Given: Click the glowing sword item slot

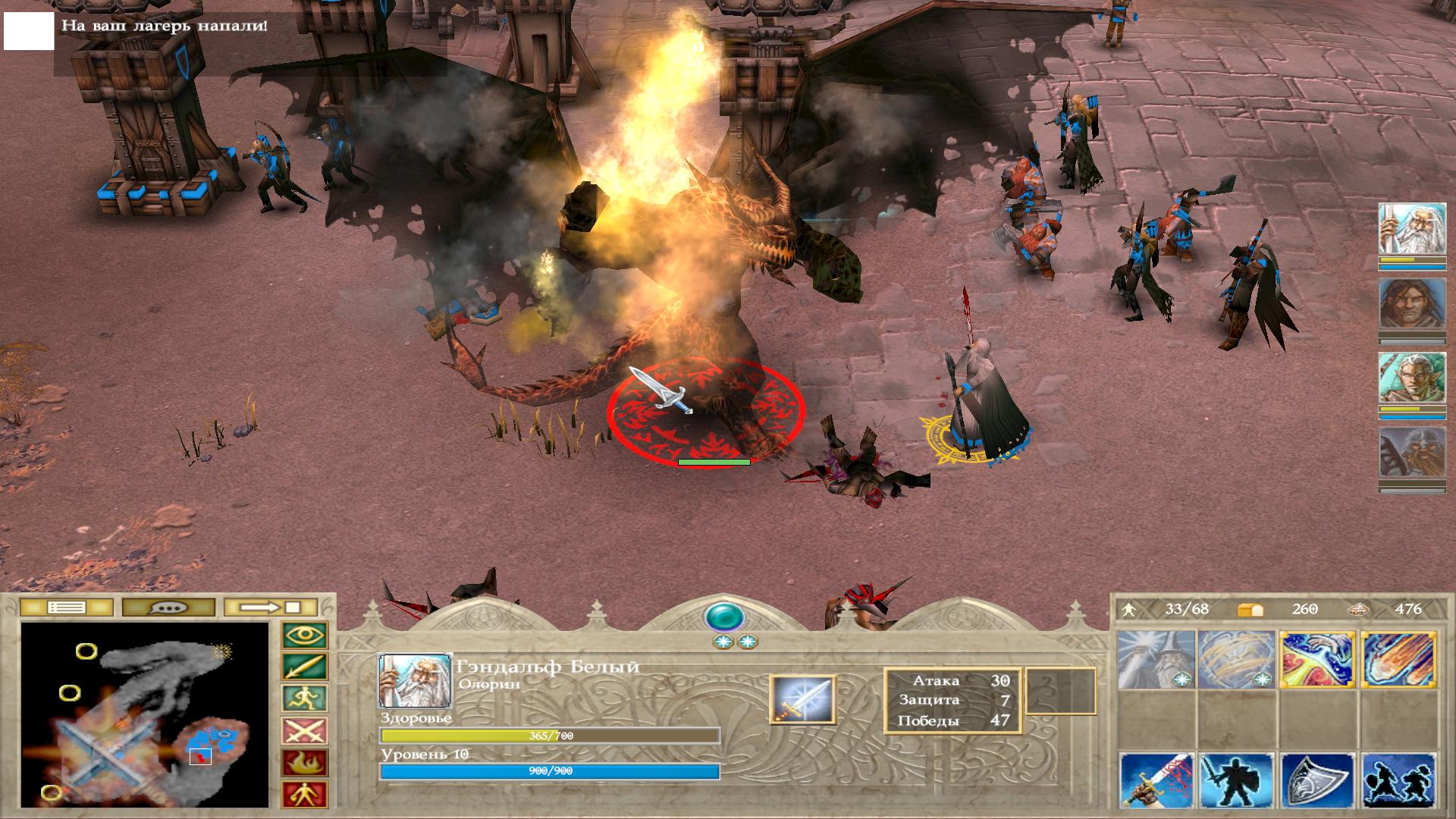Looking at the screenshot, I should coord(802,699).
